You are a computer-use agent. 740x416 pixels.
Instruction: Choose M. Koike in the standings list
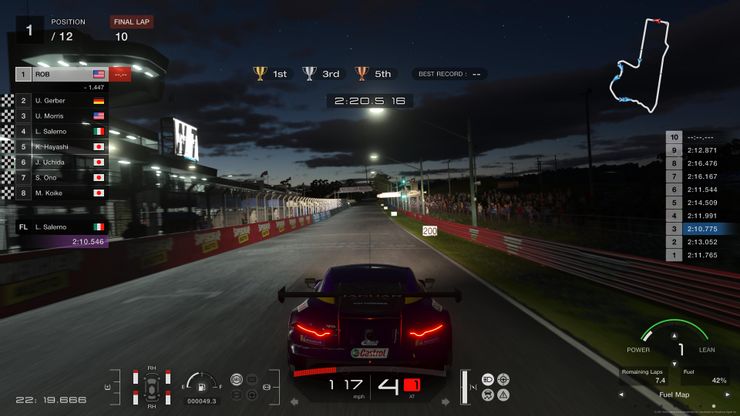60,192
